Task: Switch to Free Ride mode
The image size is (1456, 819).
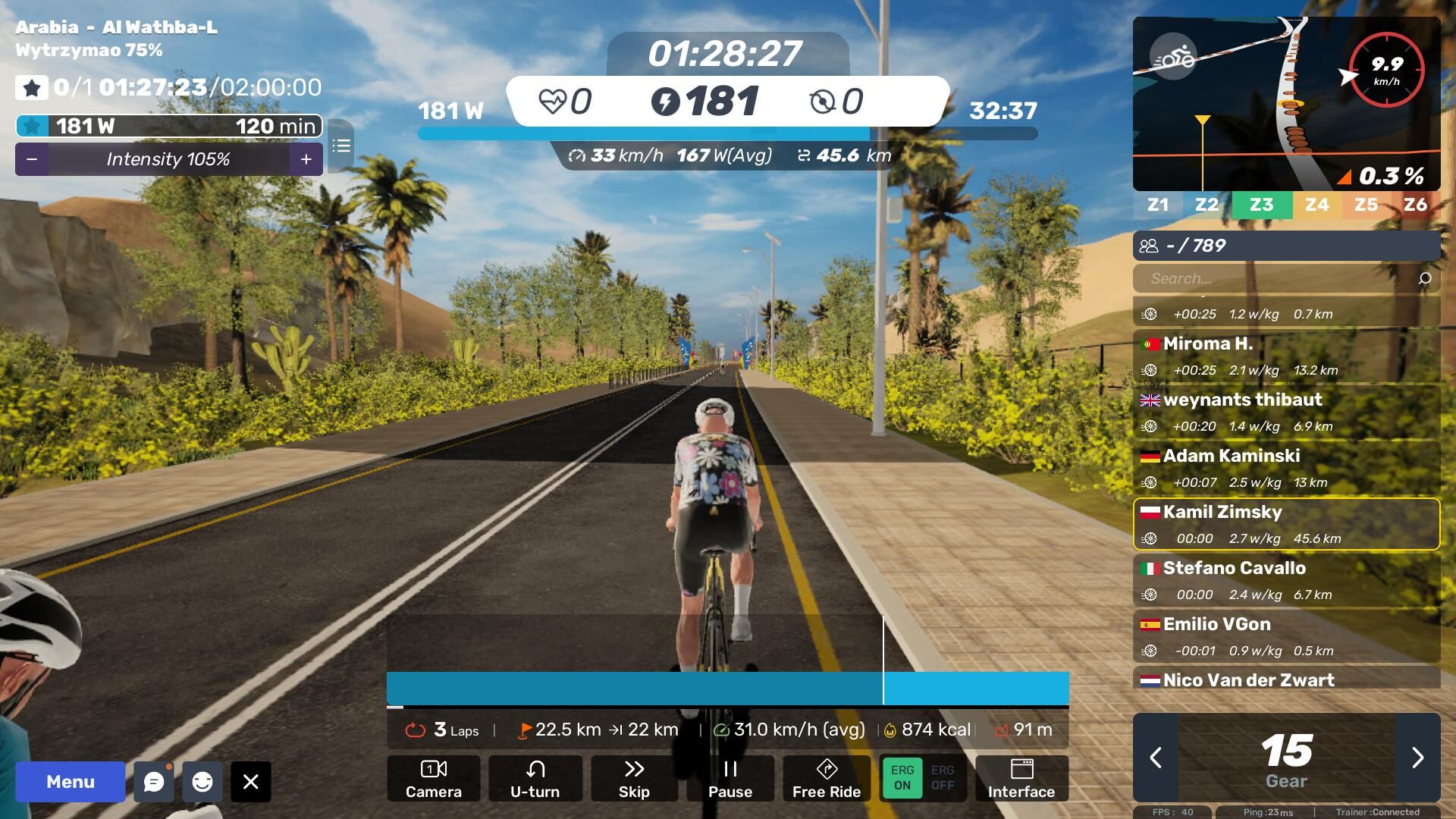Action: click(x=826, y=779)
